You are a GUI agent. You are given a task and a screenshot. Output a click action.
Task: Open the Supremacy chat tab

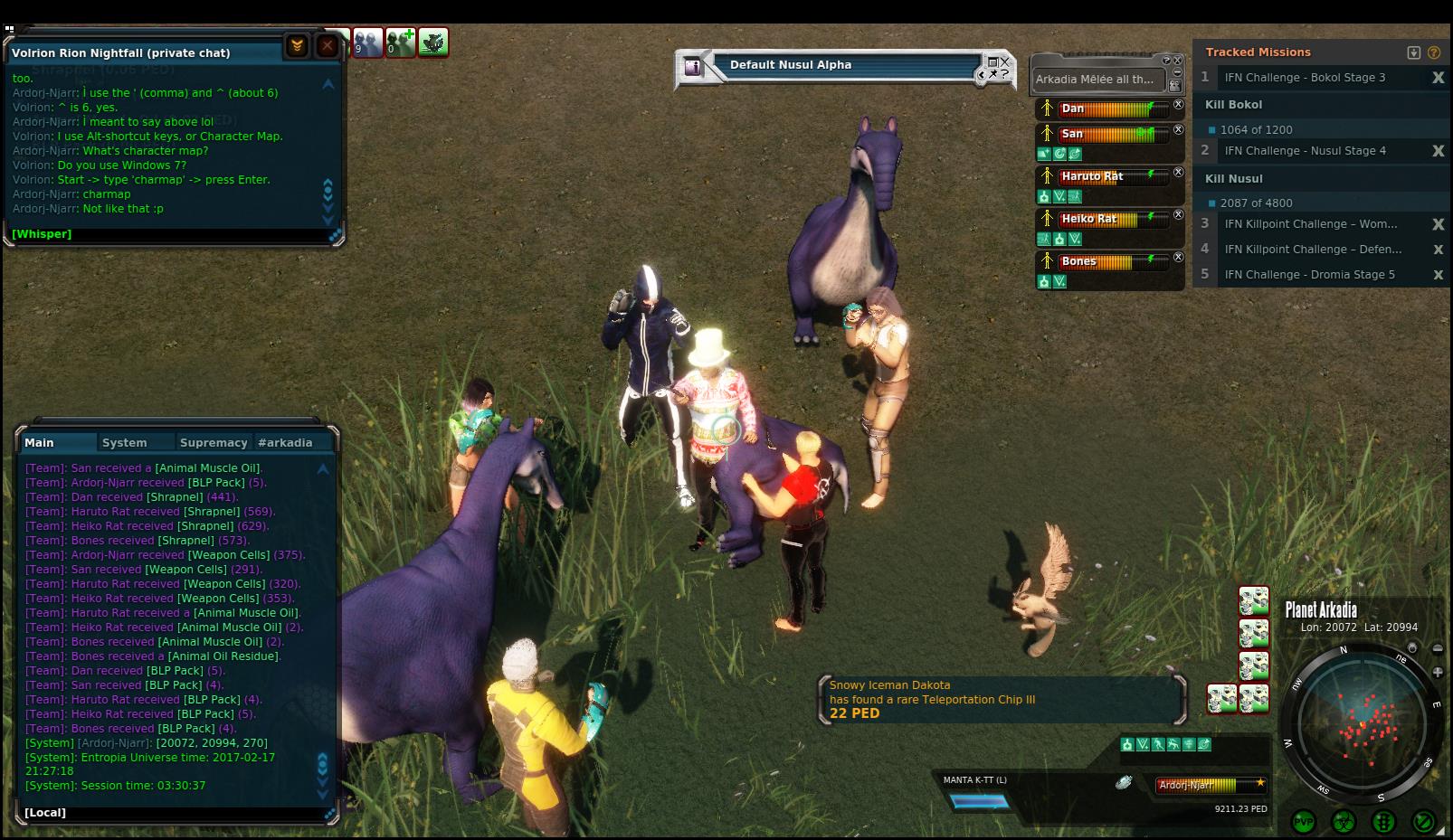[214, 443]
